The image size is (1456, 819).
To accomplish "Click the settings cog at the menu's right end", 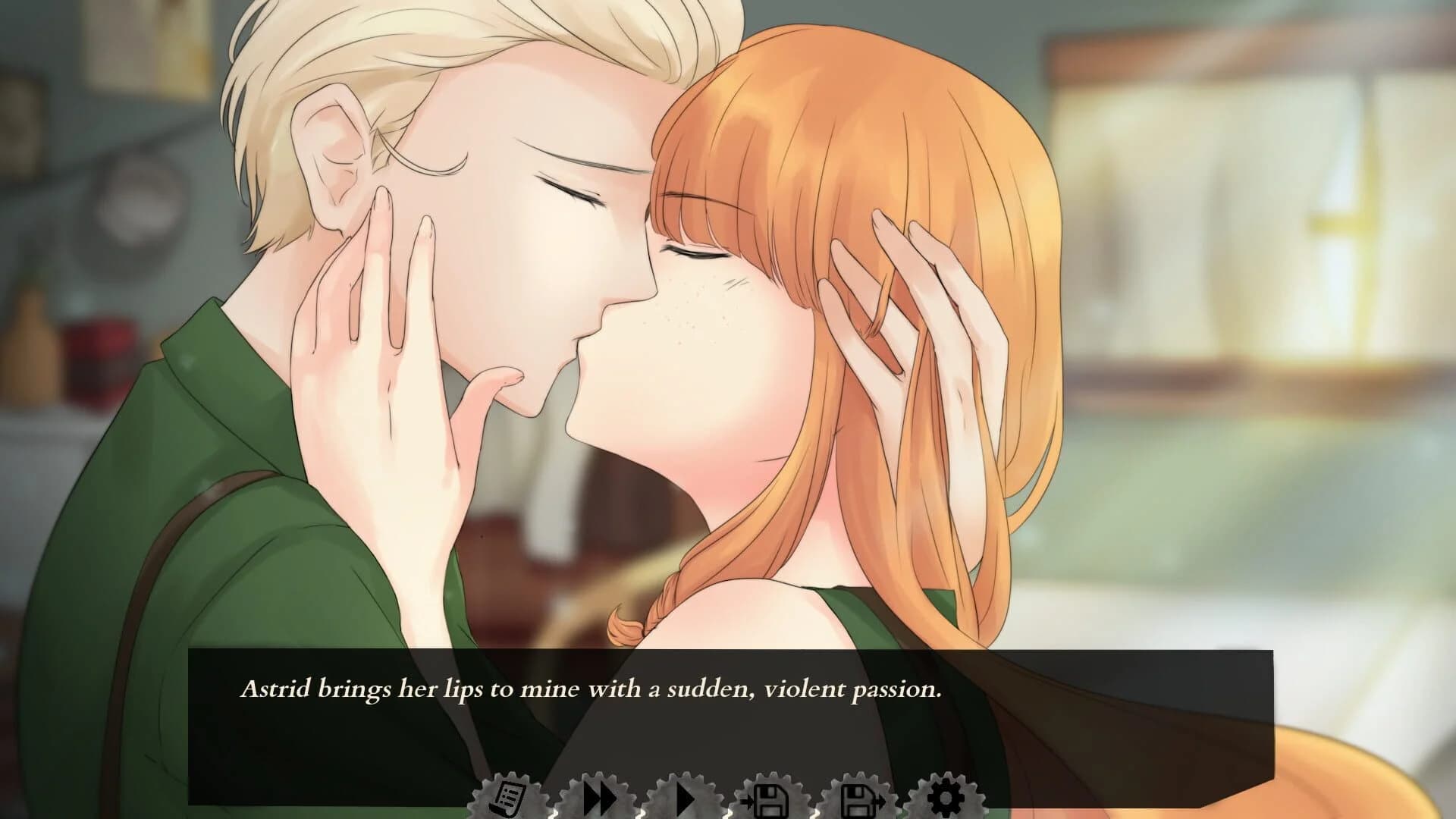I will click(x=944, y=798).
